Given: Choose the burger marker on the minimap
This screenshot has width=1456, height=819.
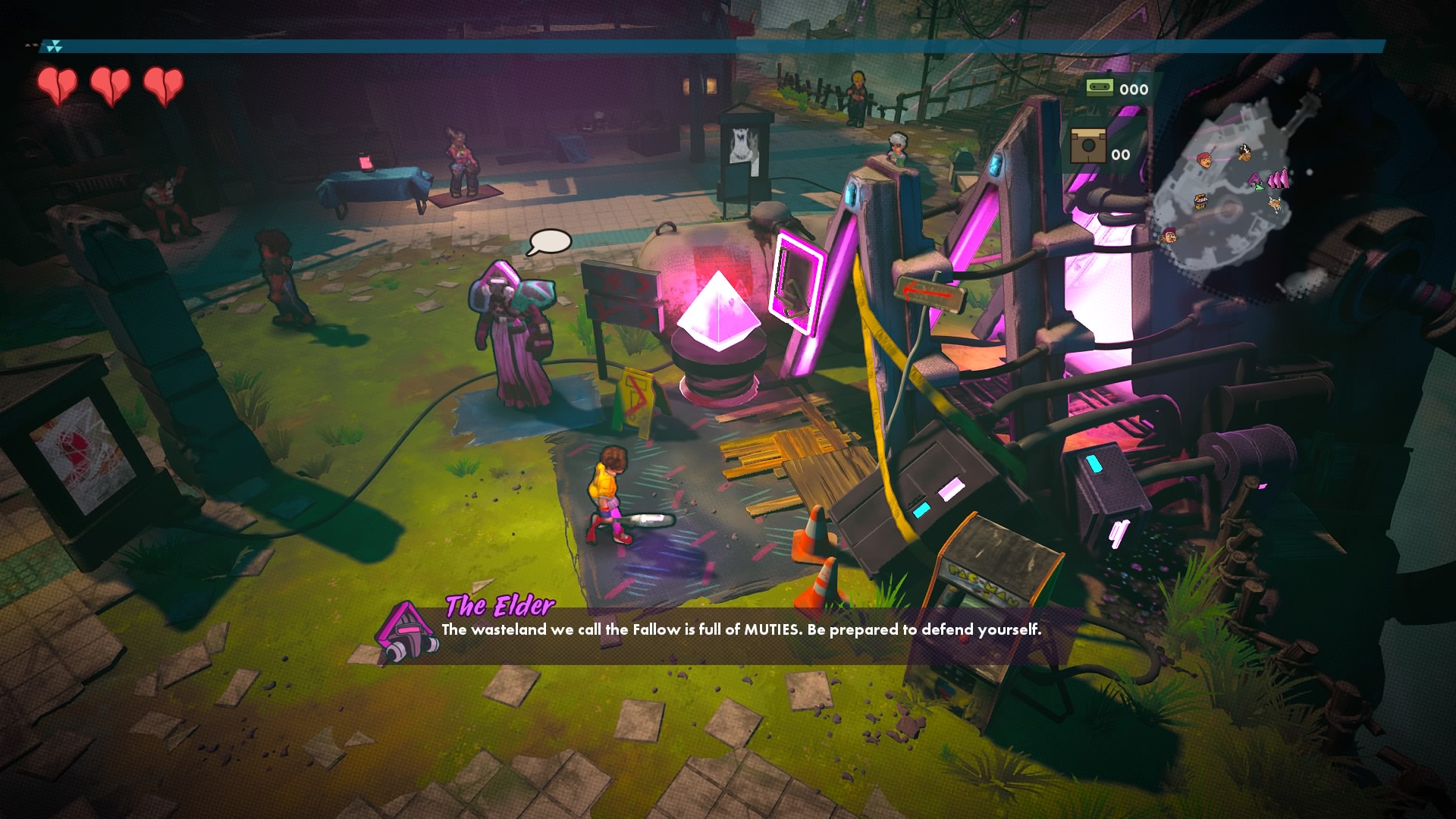Looking at the screenshot, I should click(x=1201, y=201).
